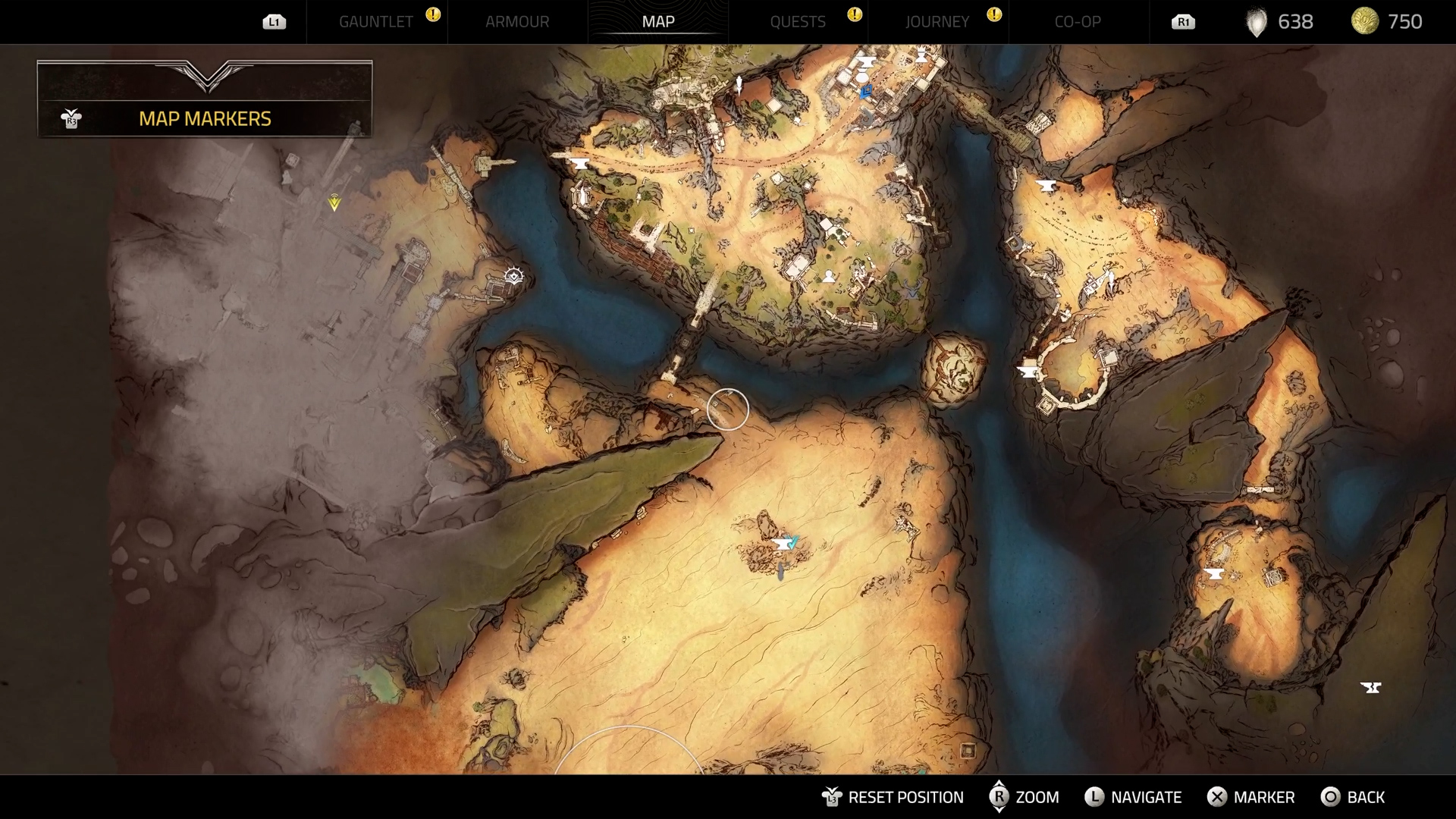Switch to the Co-op tab
This screenshot has width=1456, height=819.
point(1077,22)
